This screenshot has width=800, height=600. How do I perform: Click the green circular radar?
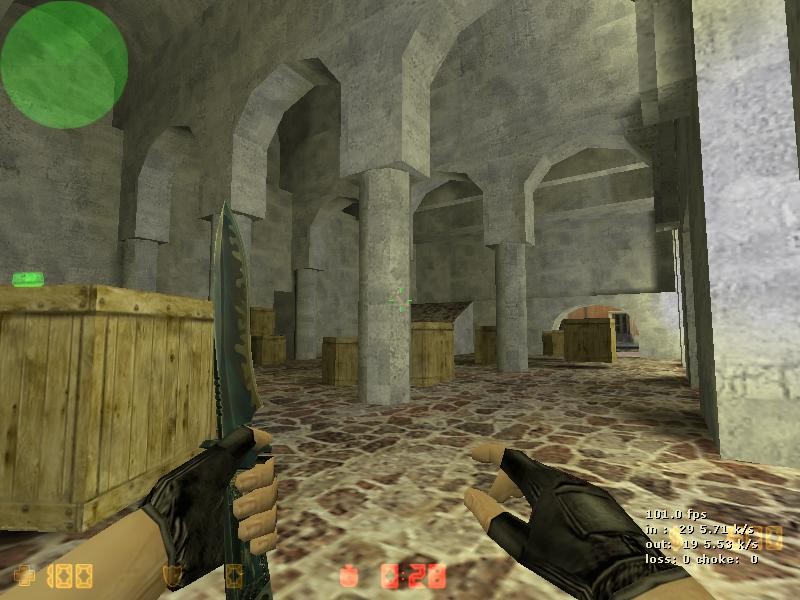click(64, 64)
